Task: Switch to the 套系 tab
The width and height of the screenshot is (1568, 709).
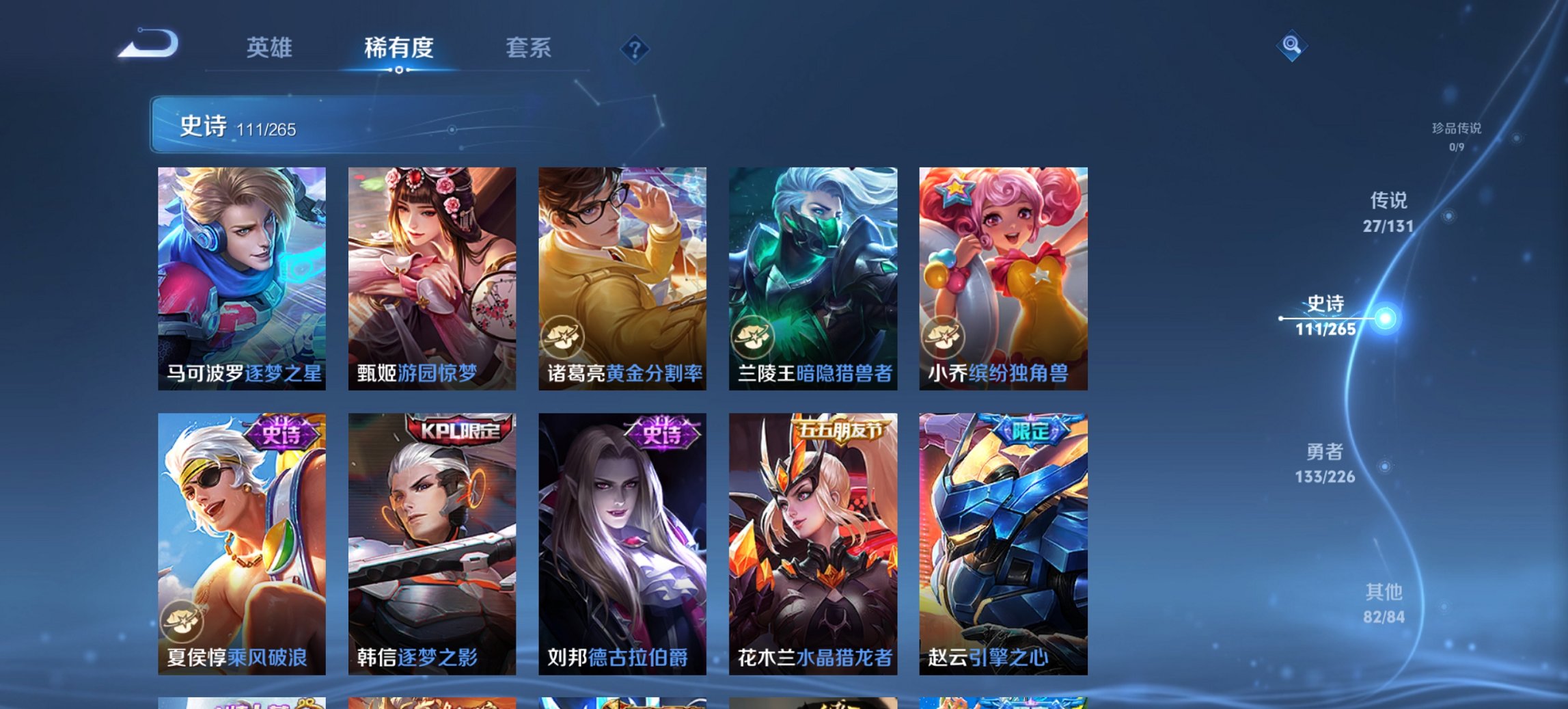Action: coord(528,48)
